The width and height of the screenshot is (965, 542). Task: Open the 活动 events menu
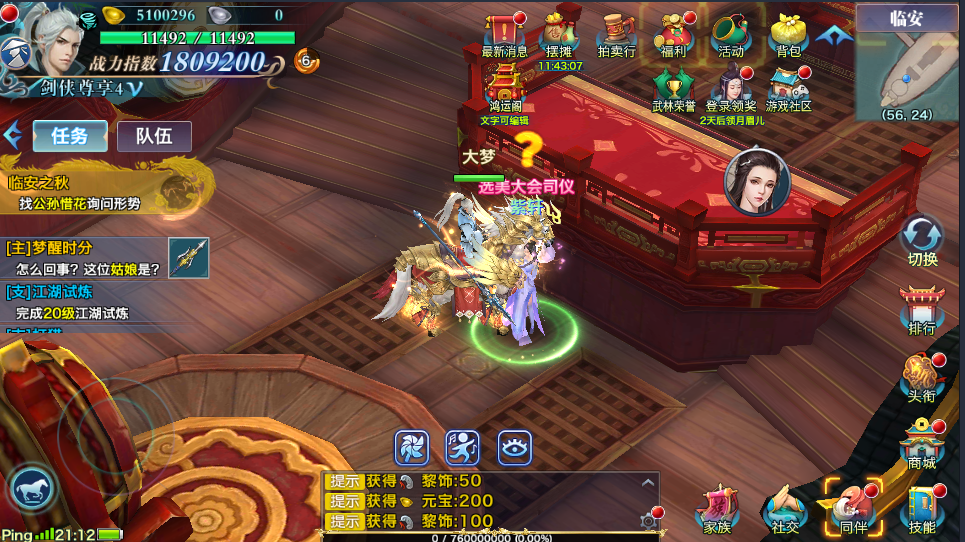[730, 34]
